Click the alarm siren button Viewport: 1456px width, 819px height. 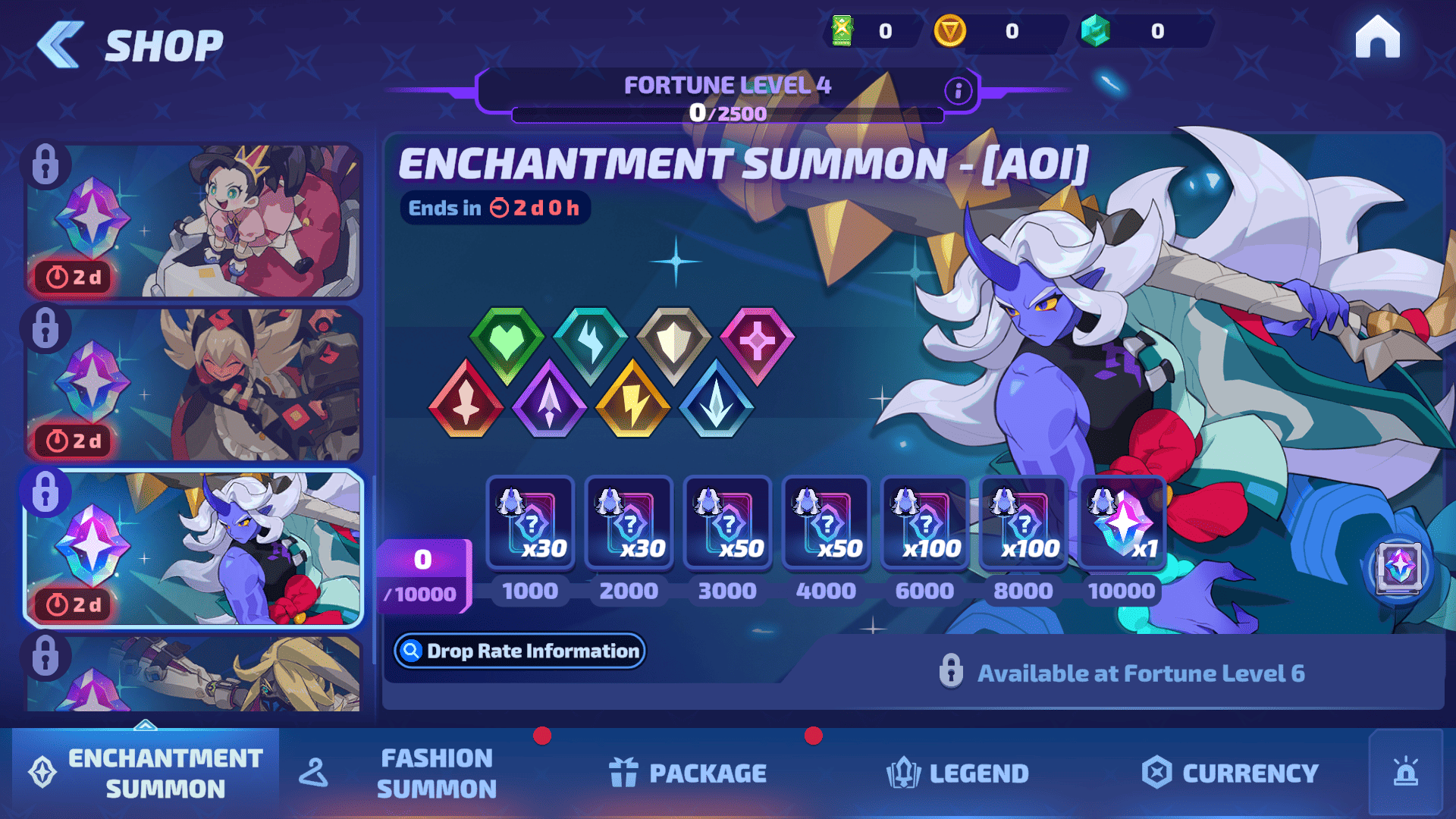[x=1405, y=773]
